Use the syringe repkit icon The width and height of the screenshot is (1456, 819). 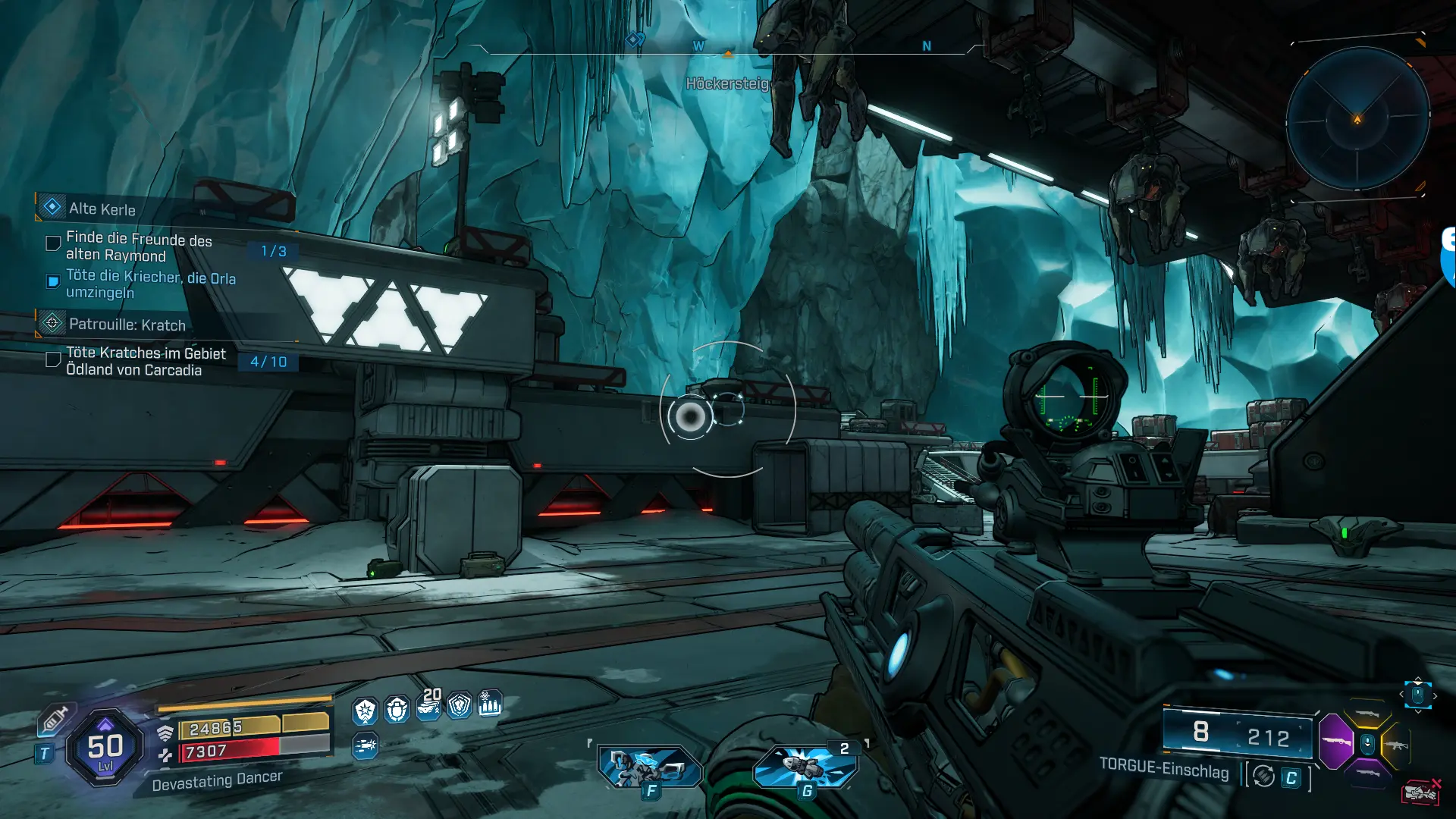(54, 720)
